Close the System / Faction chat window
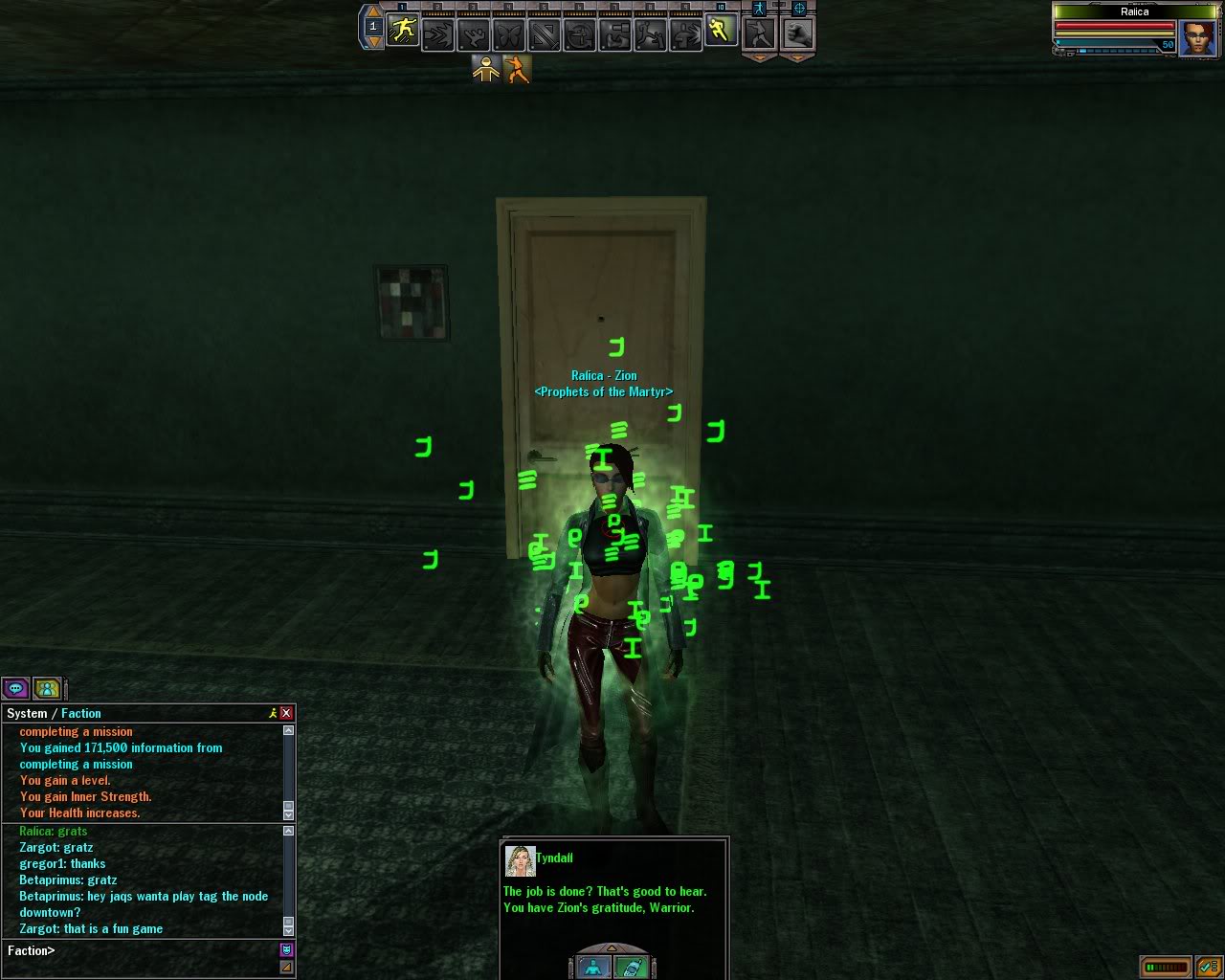The image size is (1225, 980). click(285, 713)
